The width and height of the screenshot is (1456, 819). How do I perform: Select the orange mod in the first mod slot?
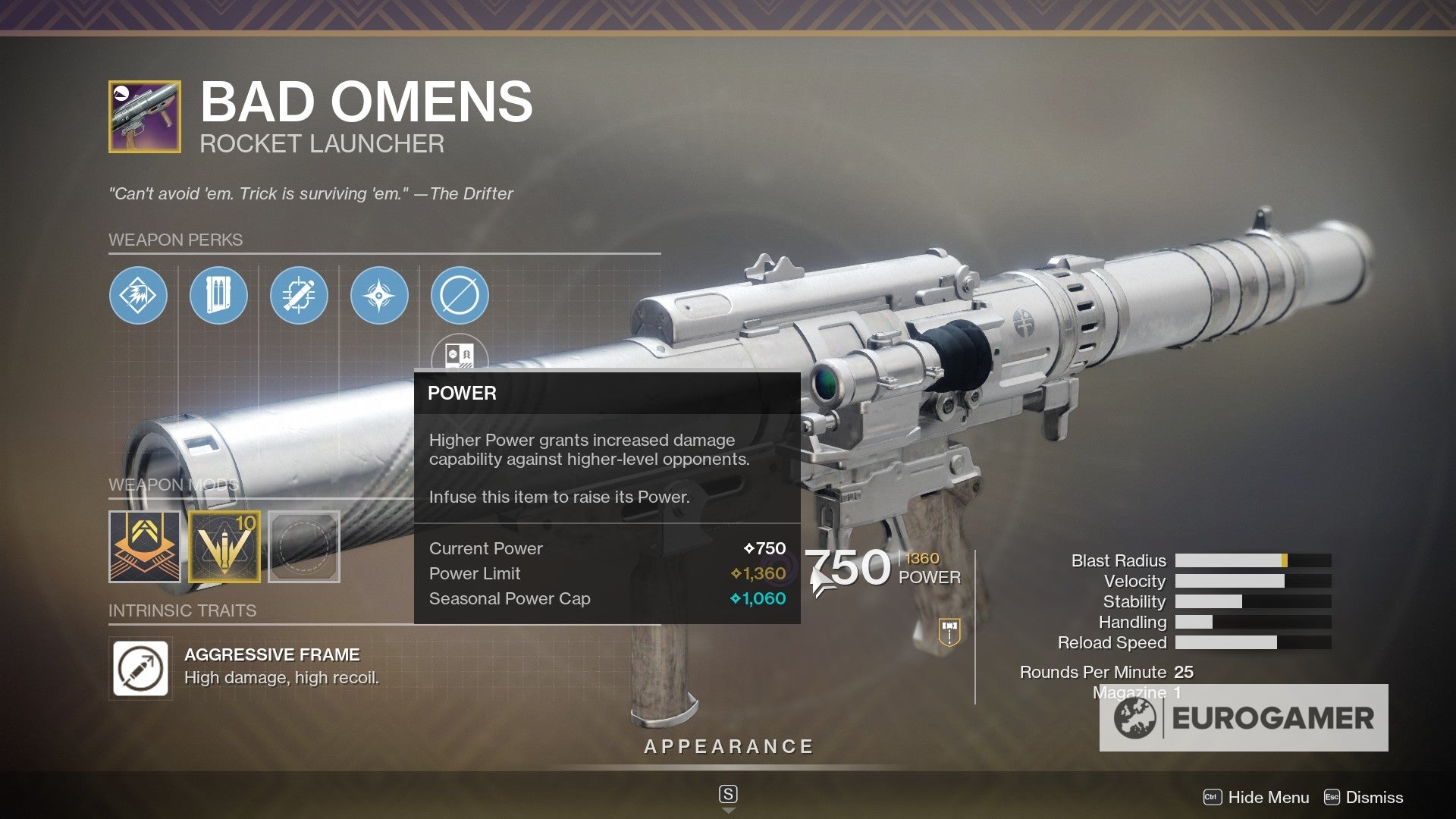point(144,546)
